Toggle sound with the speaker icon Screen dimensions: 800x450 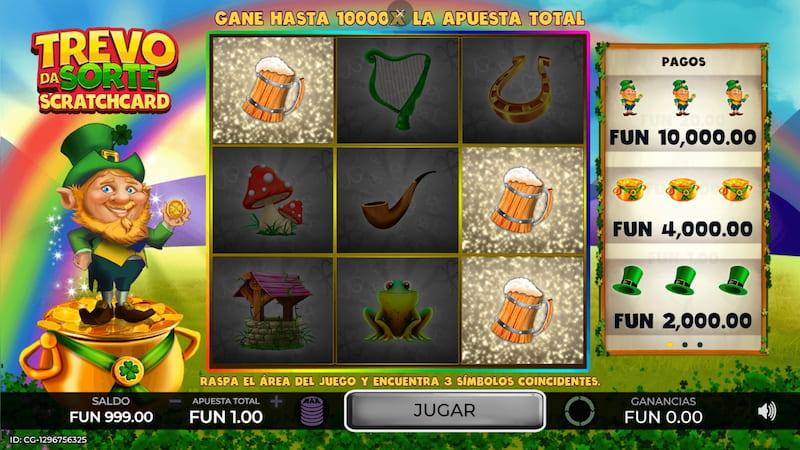[767, 410]
